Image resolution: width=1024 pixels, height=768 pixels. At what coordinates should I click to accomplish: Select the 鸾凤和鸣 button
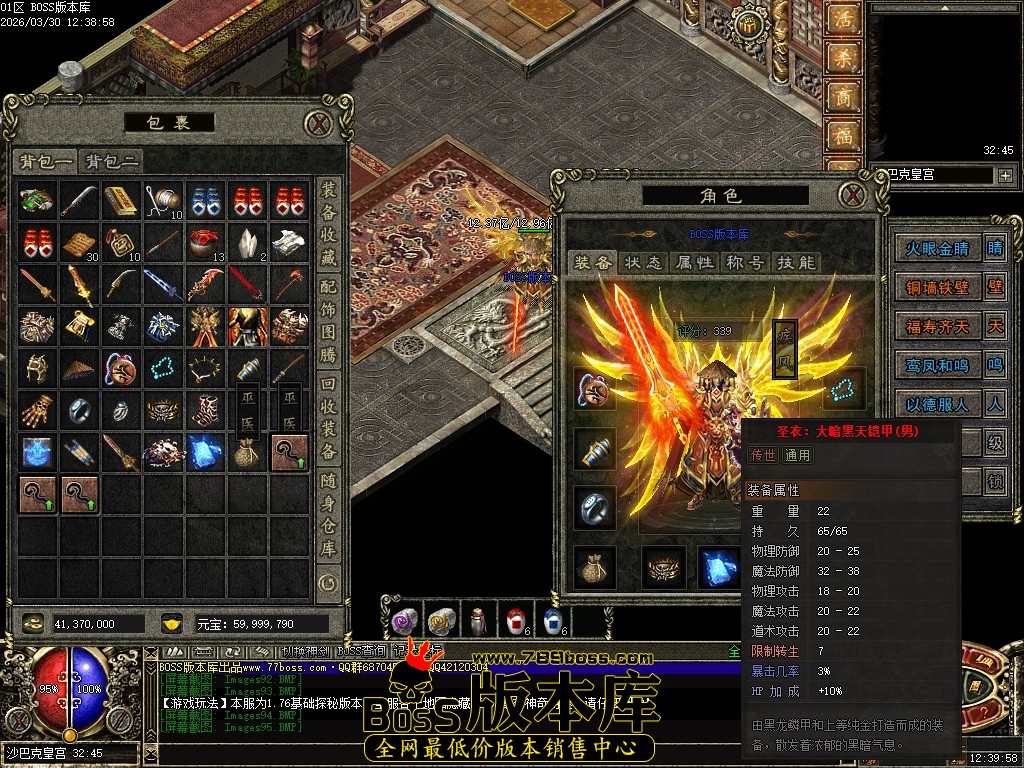tap(937, 366)
